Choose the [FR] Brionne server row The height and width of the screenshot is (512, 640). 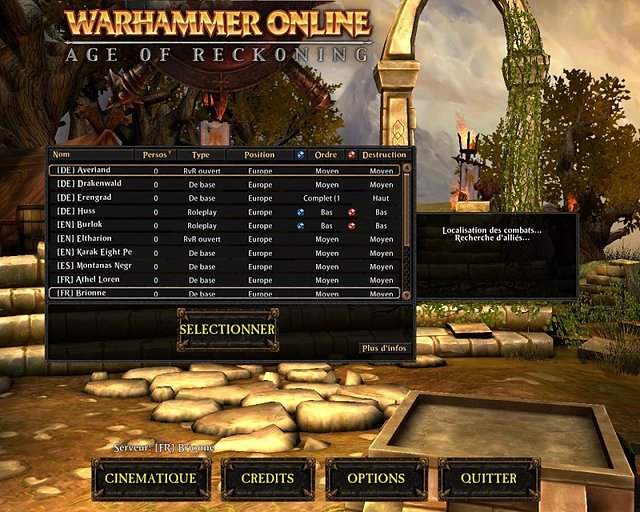coord(224,294)
